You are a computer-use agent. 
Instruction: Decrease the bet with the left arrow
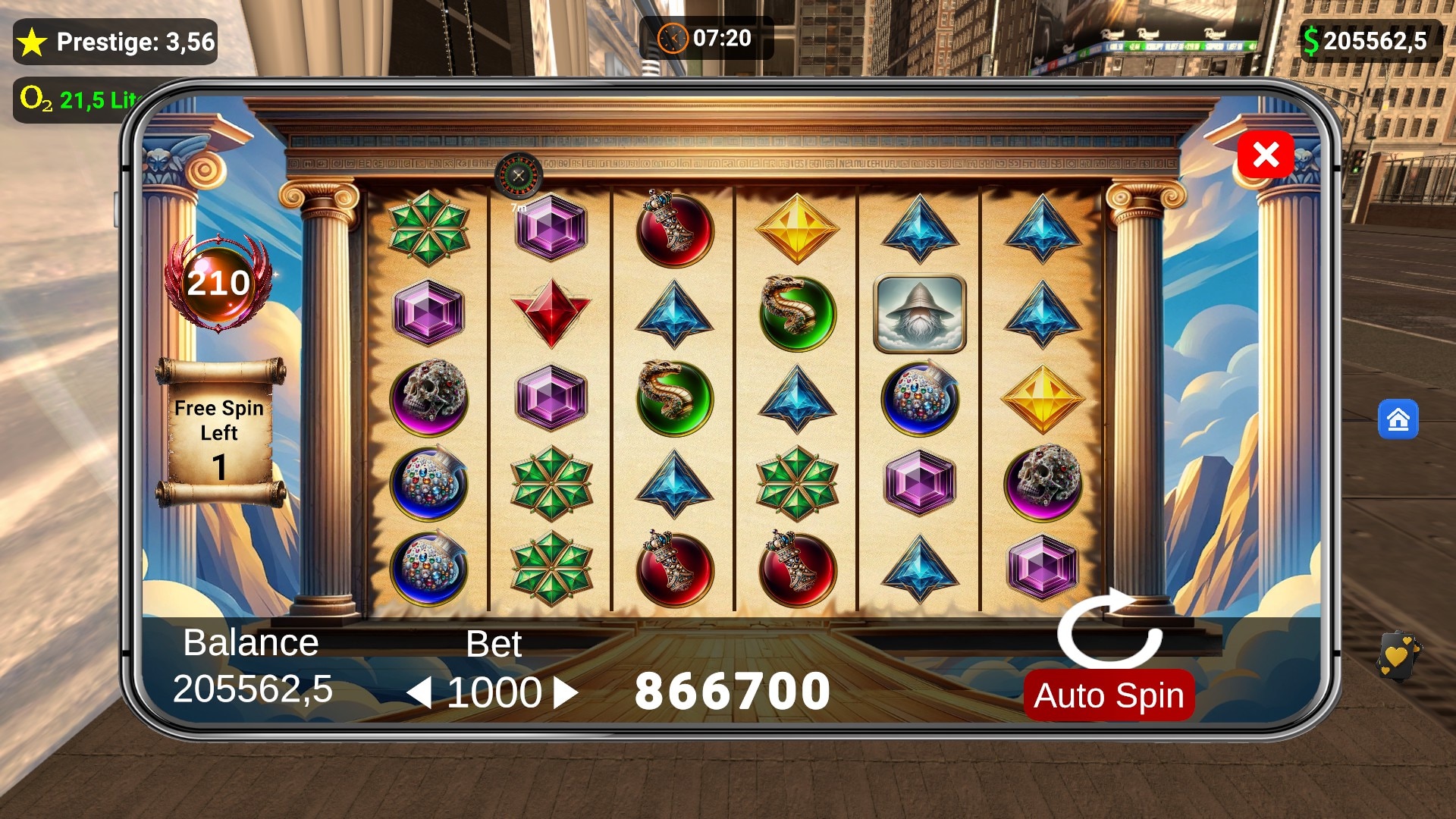[x=419, y=692]
